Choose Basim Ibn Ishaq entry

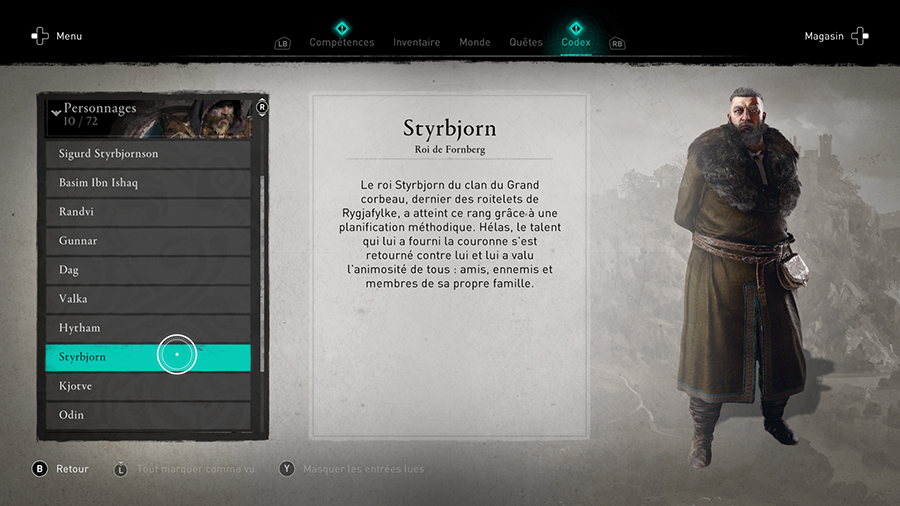click(148, 183)
